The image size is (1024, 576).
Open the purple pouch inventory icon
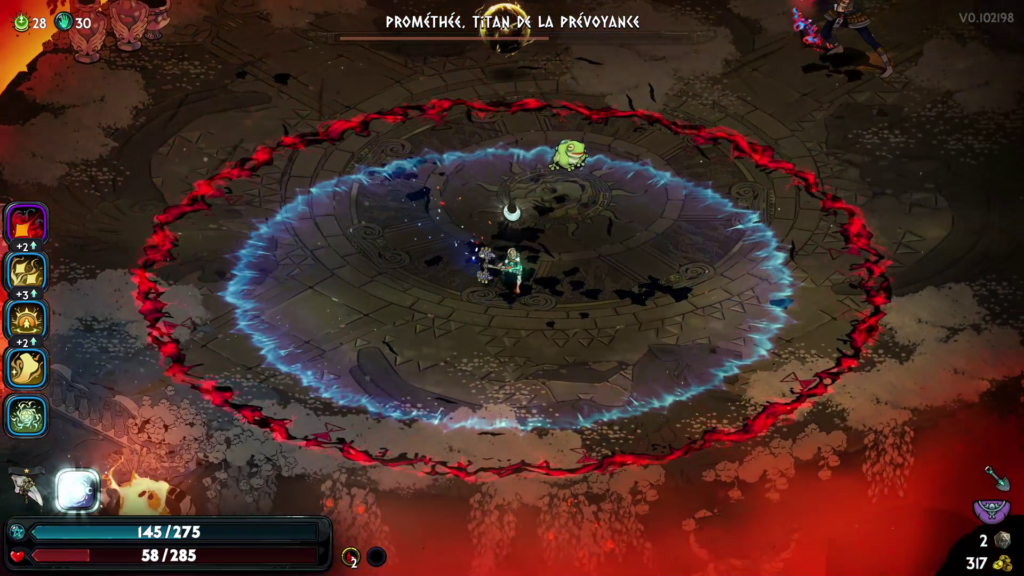(x=991, y=512)
